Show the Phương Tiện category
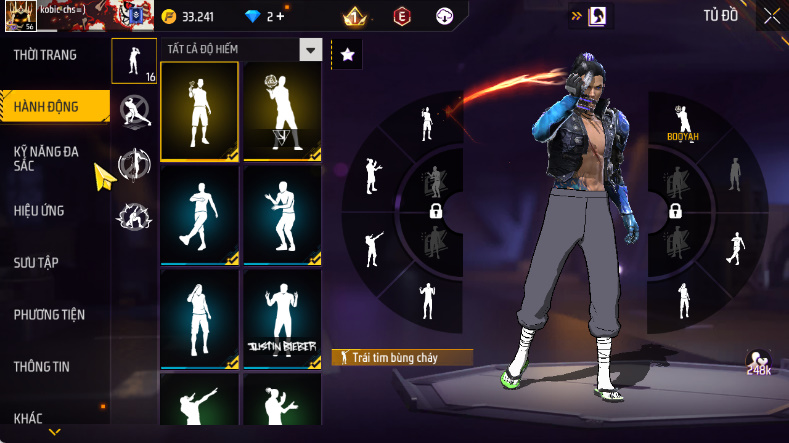This screenshot has width=789, height=443. coord(49,315)
